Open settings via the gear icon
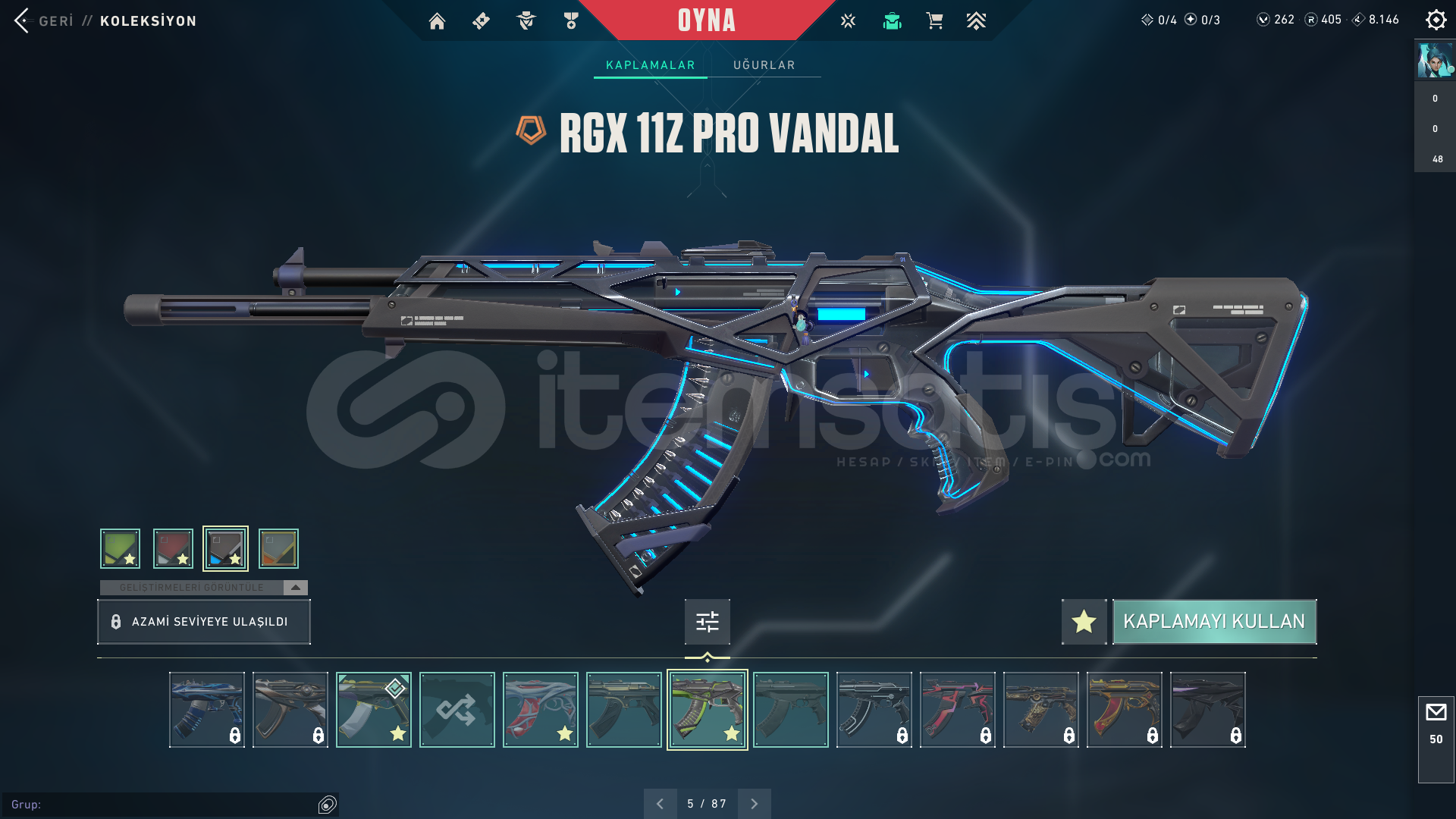This screenshot has width=1456, height=819. pos(1436,20)
